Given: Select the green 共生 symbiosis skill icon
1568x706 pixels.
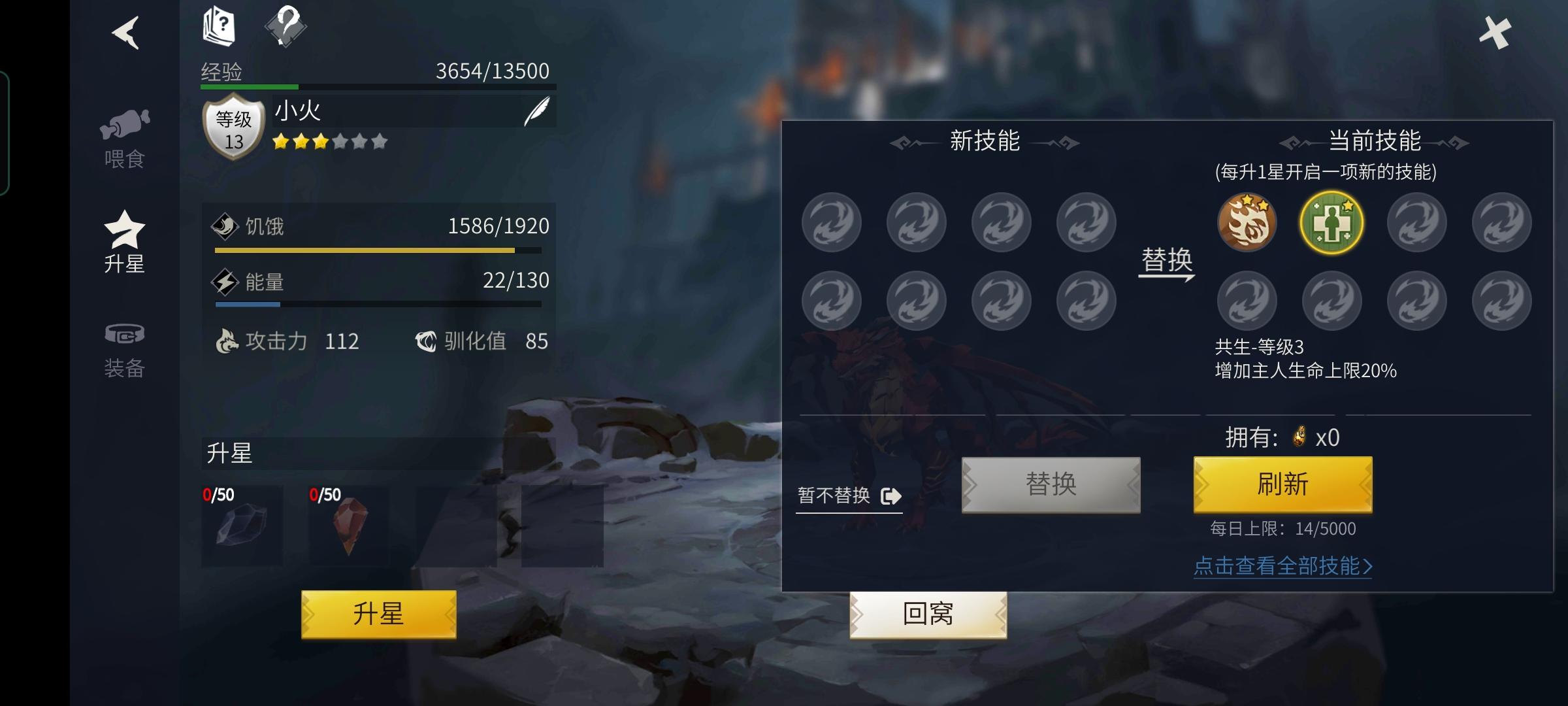Looking at the screenshot, I should 1331,222.
